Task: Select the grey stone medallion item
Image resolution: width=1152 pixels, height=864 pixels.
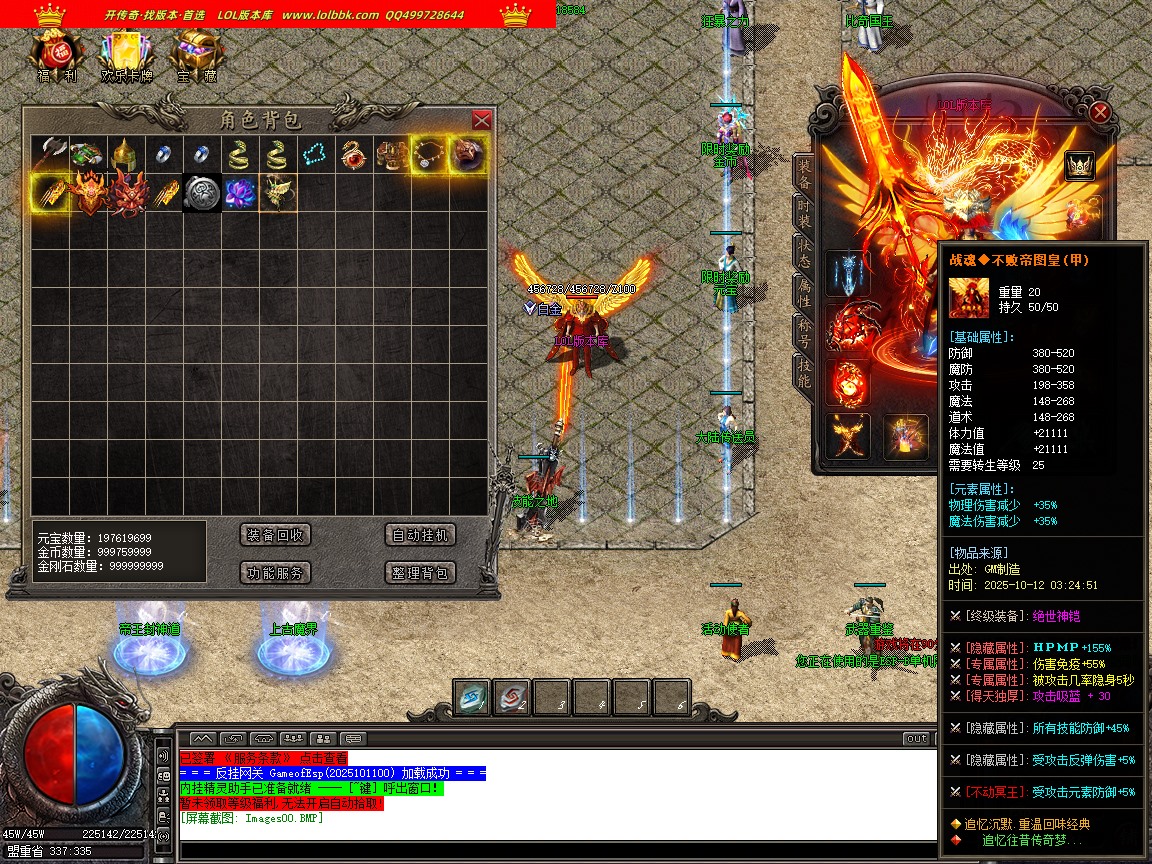Action: coord(201,193)
